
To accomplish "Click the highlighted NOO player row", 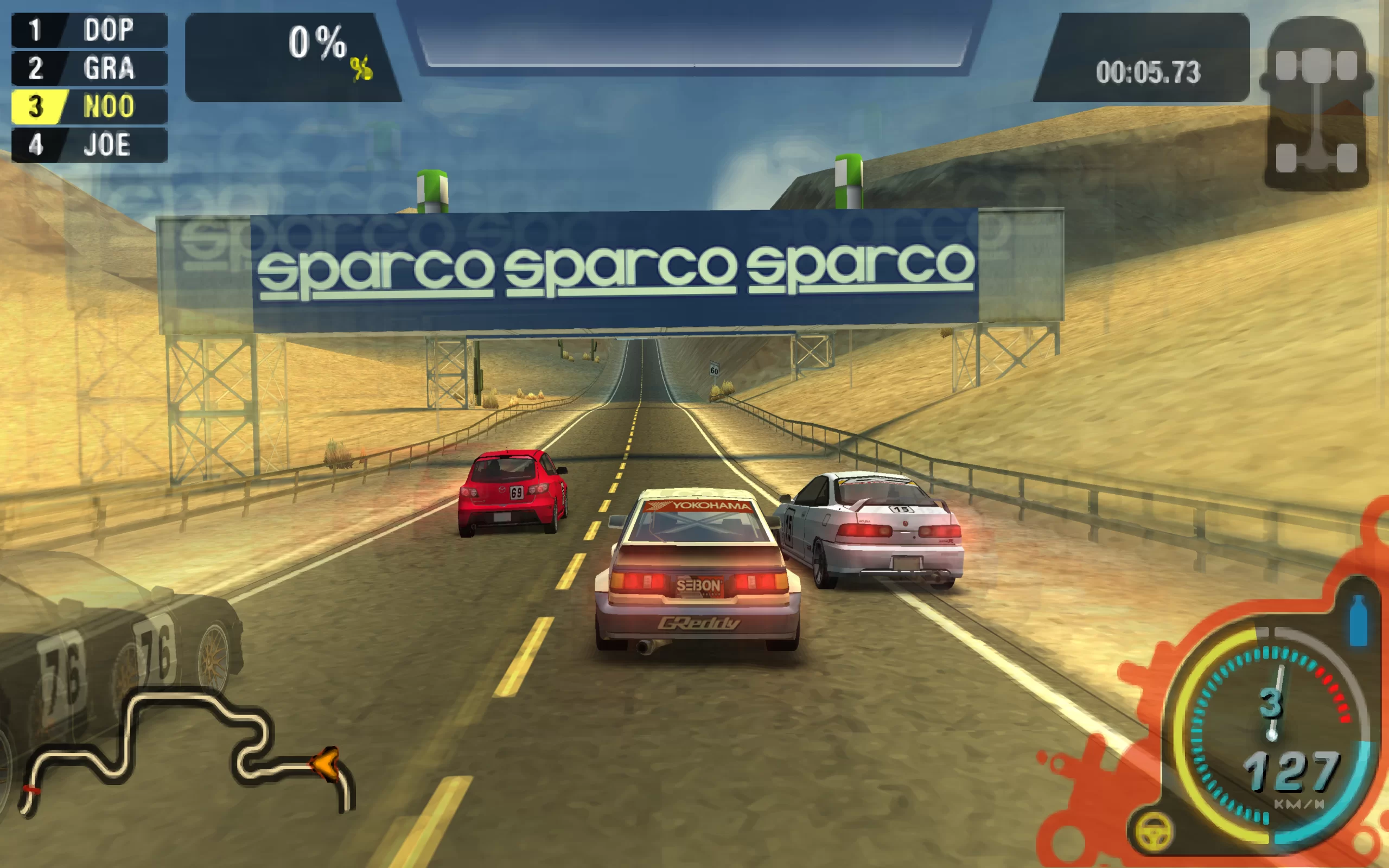I will click(90, 107).
